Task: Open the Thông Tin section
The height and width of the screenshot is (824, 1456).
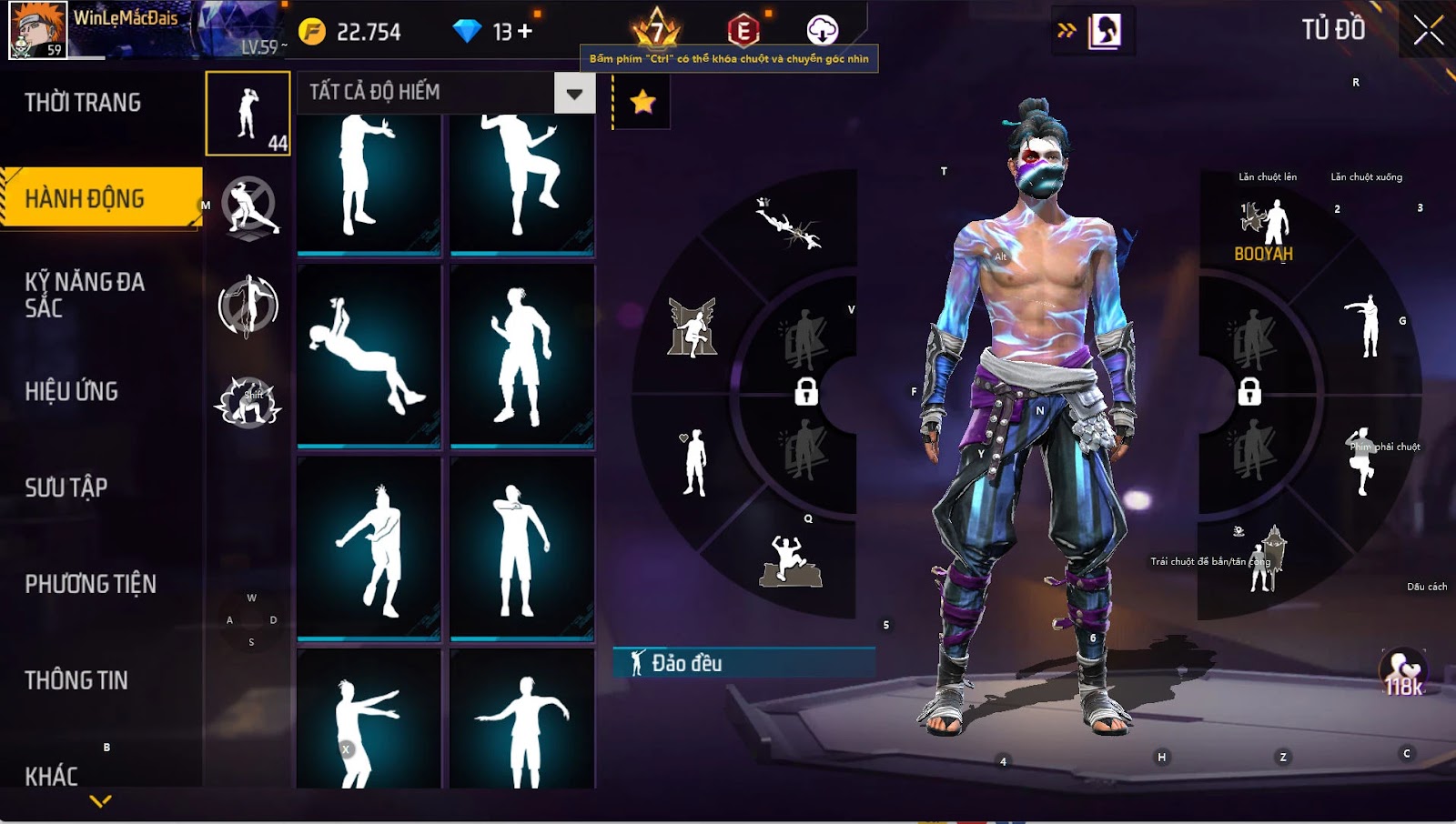Action: point(76,680)
